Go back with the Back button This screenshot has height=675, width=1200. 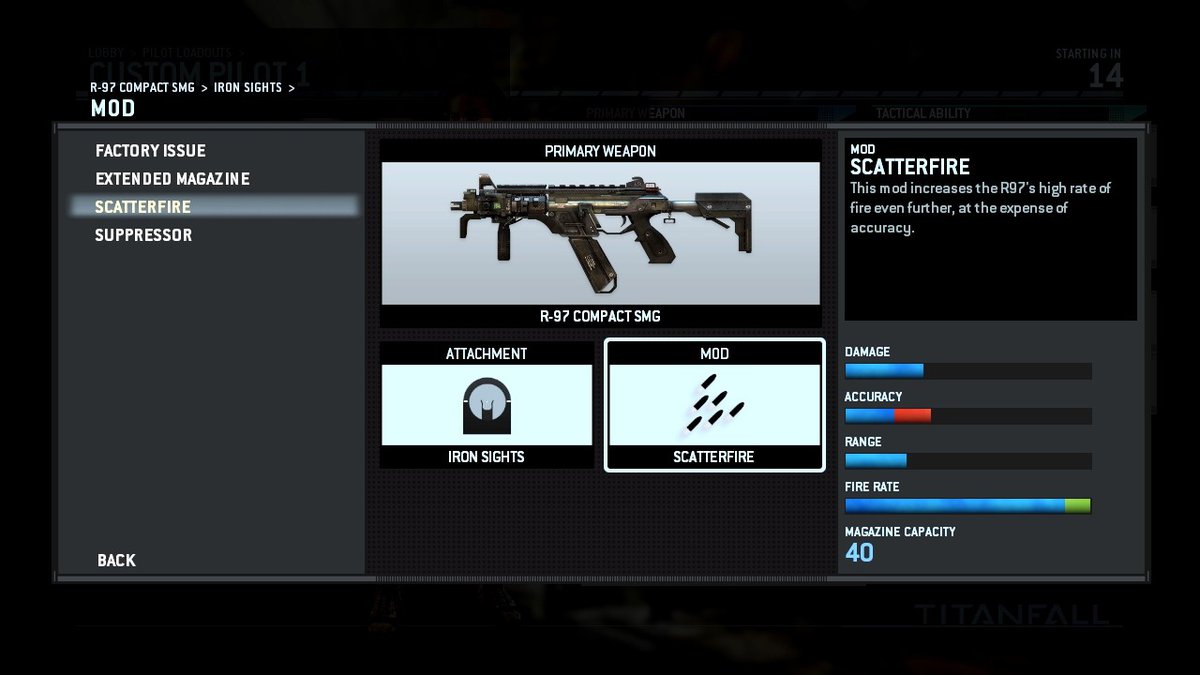pyautogui.click(x=117, y=560)
